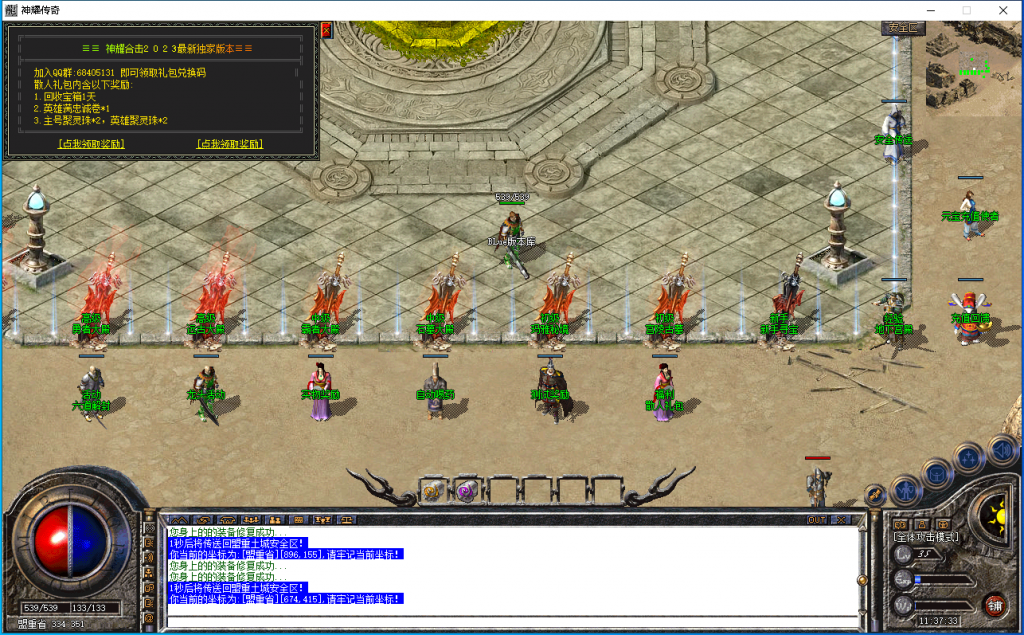Open the red 铺 shop button

pos(995,606)
